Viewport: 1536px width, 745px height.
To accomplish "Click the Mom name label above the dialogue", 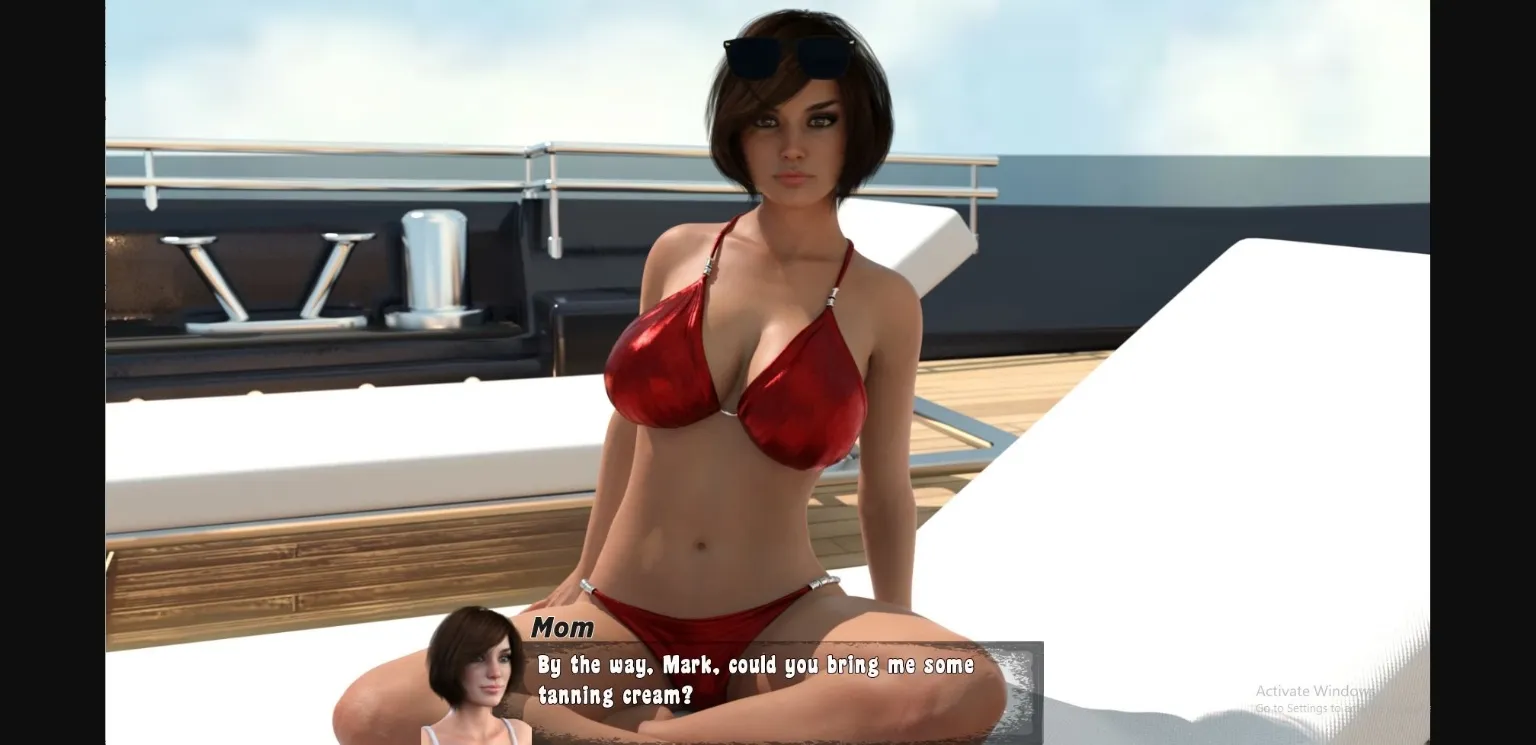I will point(563,628).
